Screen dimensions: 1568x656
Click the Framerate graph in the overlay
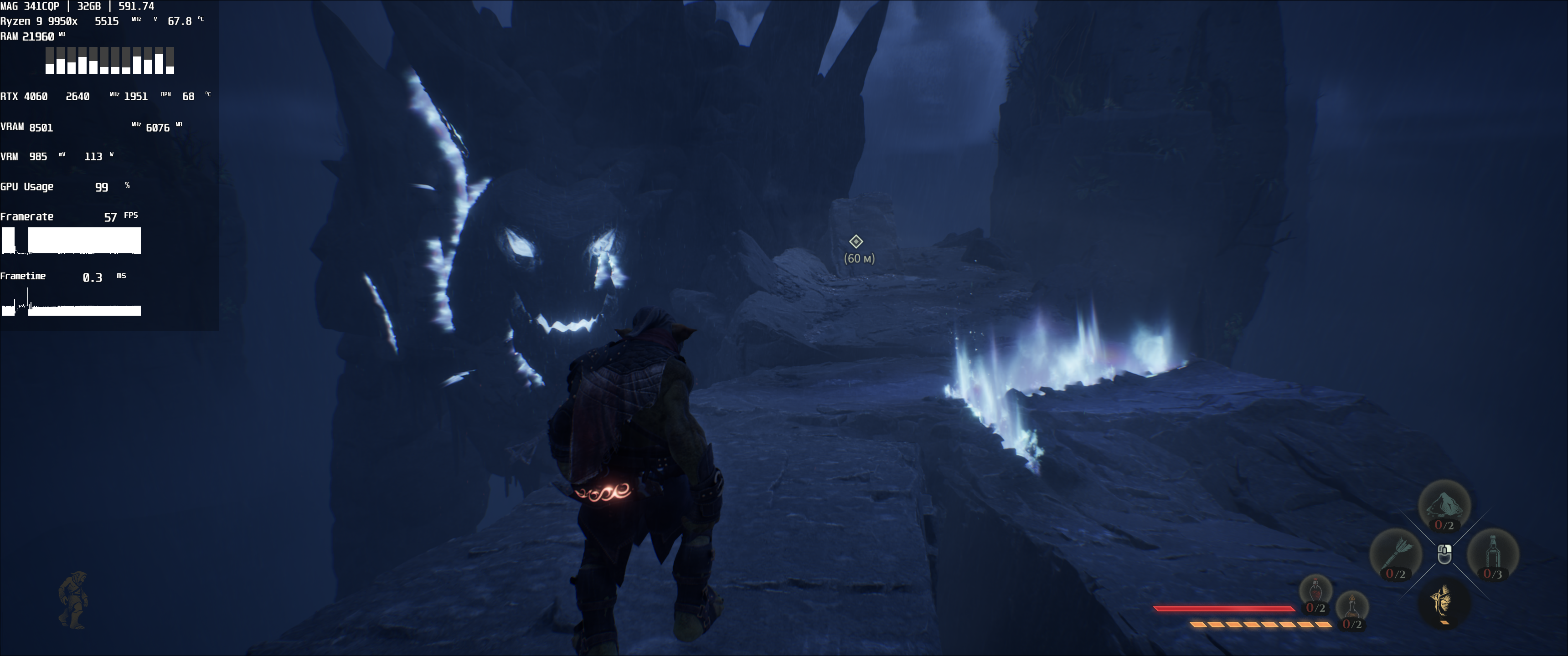71,241
